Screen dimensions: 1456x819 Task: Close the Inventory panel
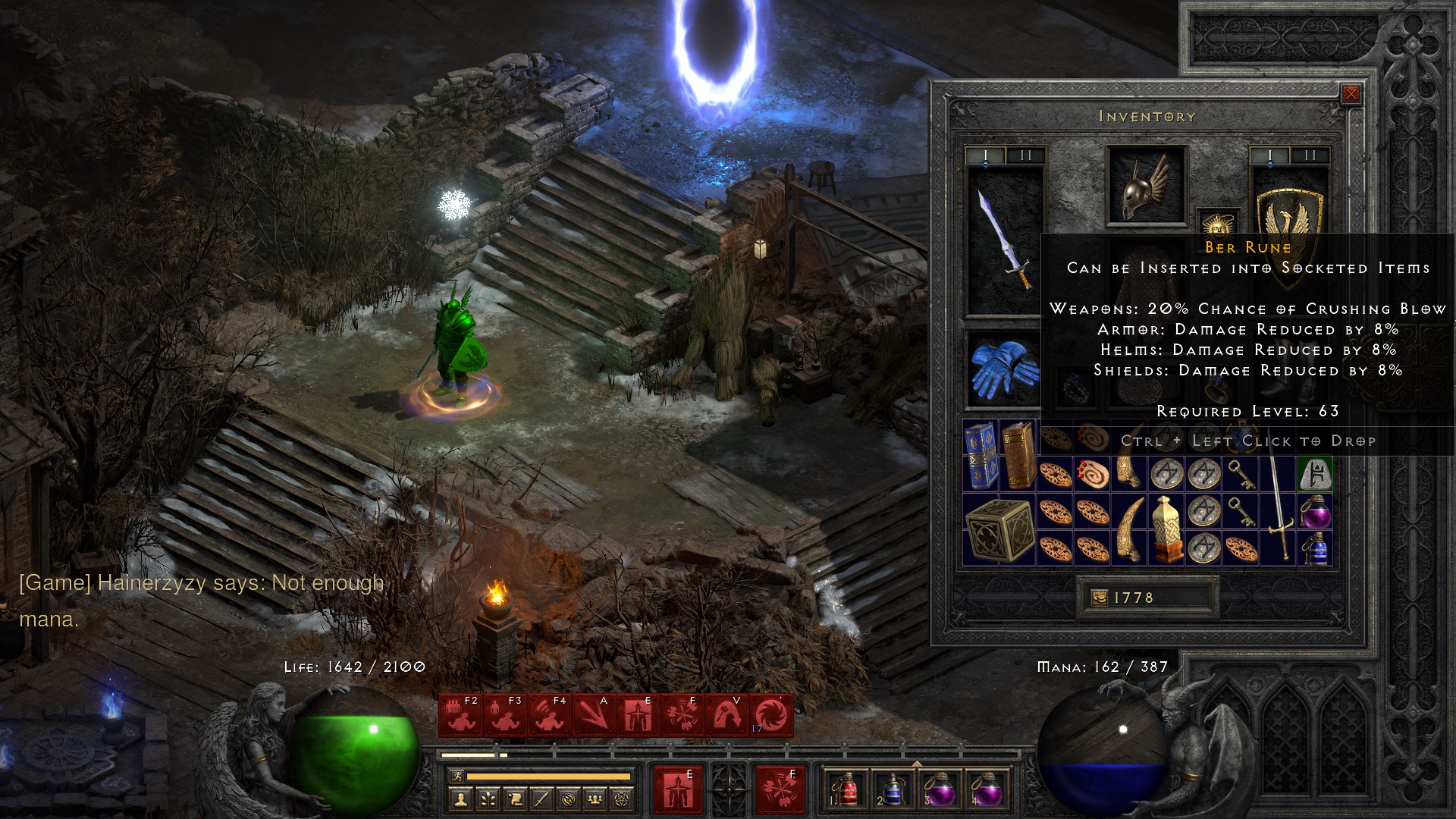1351,94
